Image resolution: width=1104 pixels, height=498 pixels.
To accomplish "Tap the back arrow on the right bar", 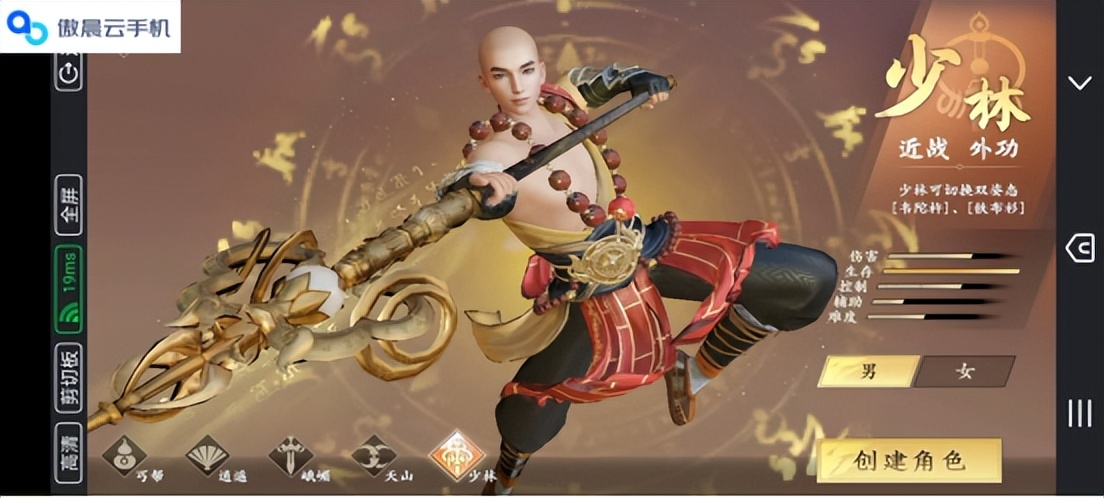I will pyautogui.click(x=1079, y=248).
